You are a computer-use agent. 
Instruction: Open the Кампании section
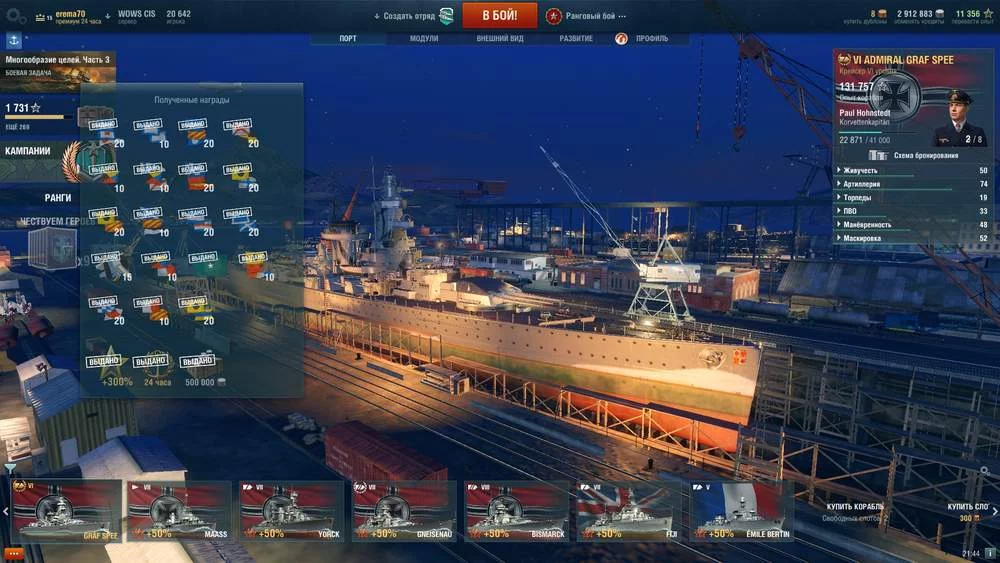tap(28, 152)
